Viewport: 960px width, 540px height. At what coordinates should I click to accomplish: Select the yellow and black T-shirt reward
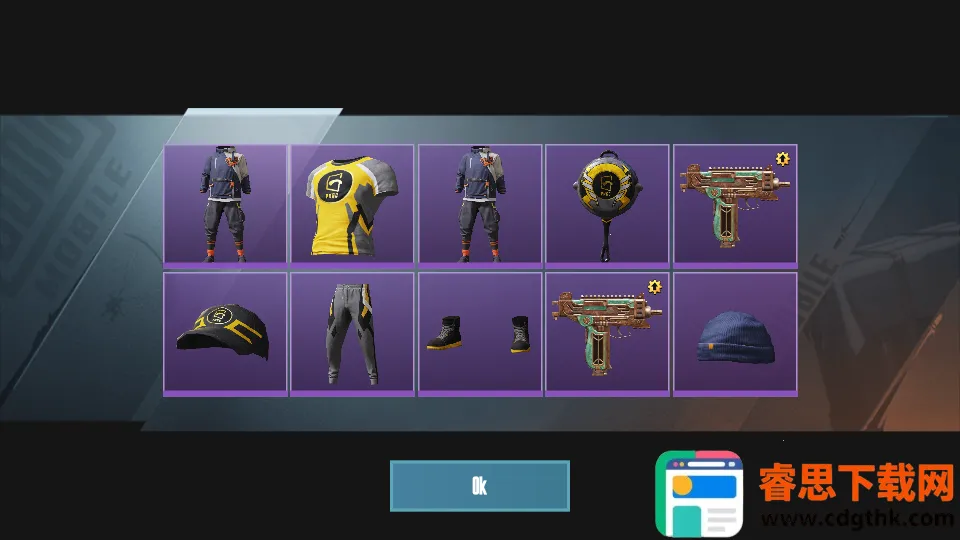[352, 205]
